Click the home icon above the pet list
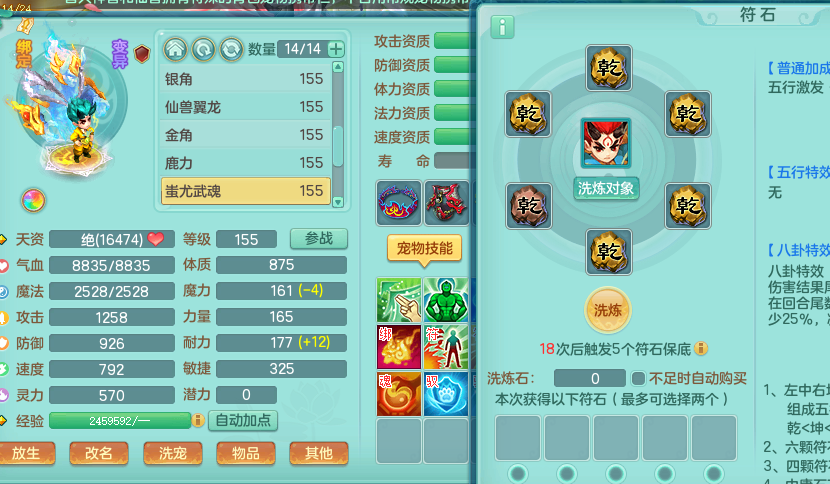The image size is (830, 484). [175, 48]
